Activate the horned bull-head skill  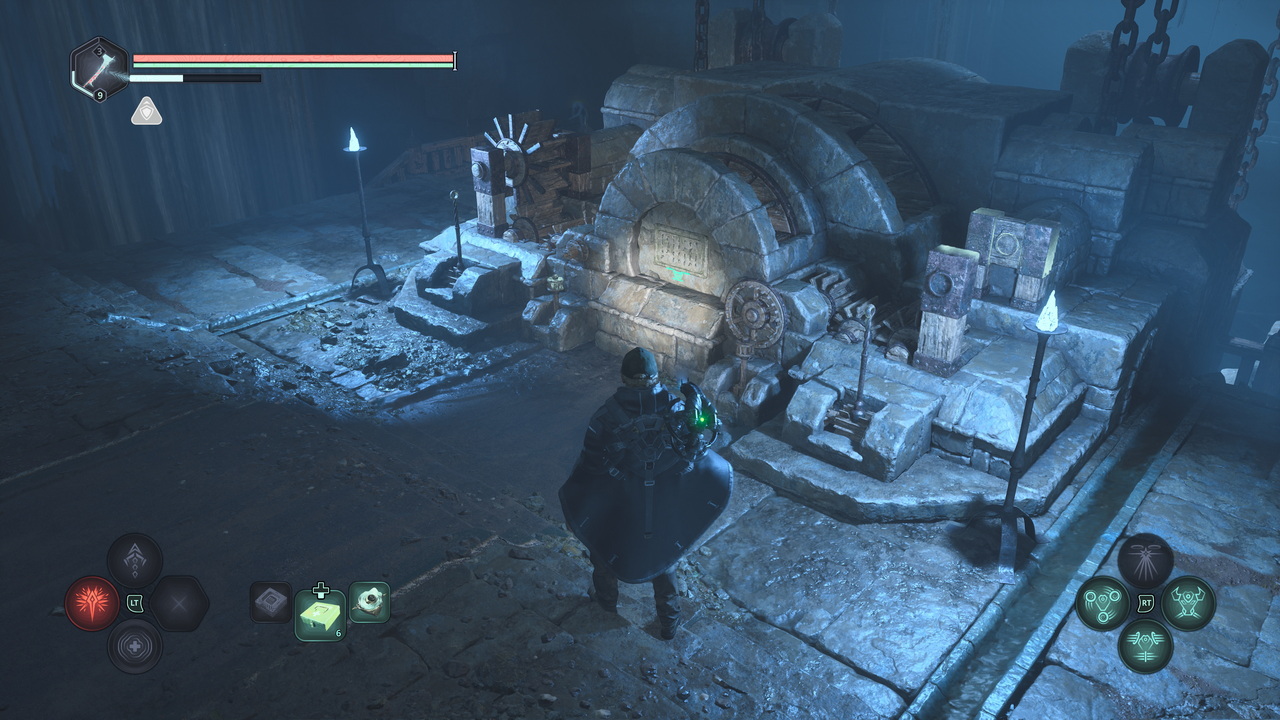[1188, 603]
